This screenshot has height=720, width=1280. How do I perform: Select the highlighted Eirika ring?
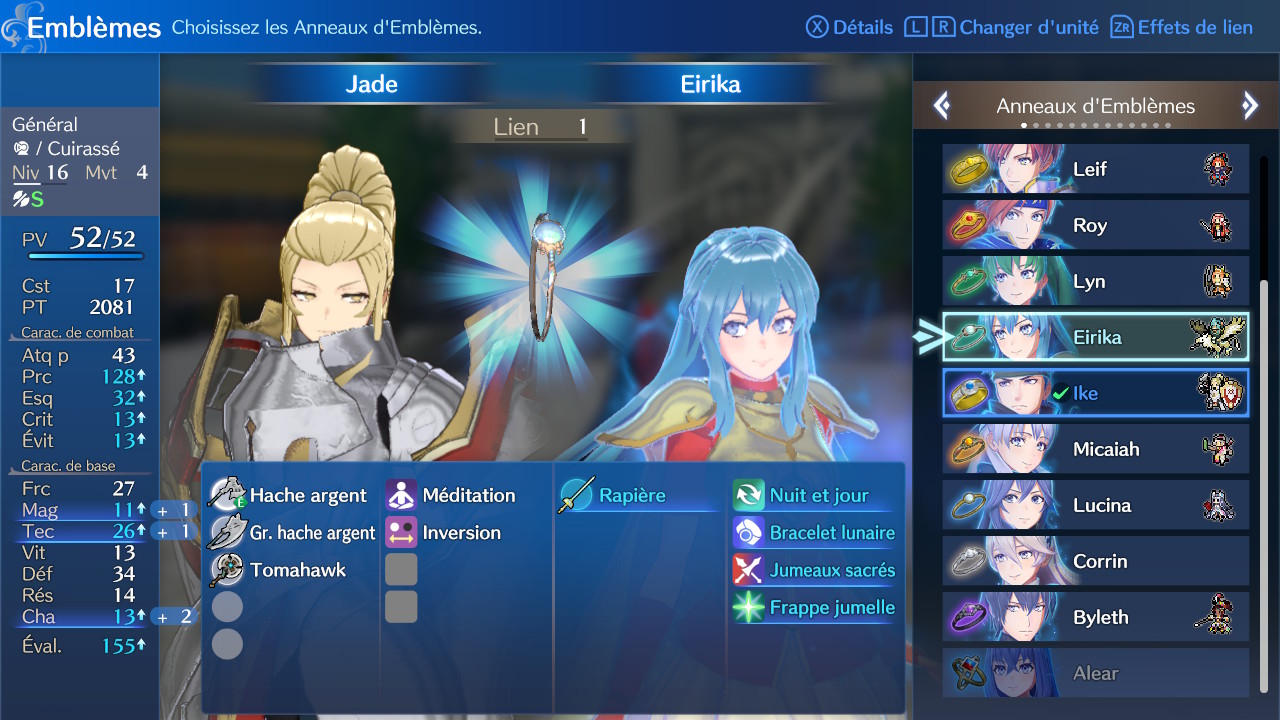point(1095,337)
